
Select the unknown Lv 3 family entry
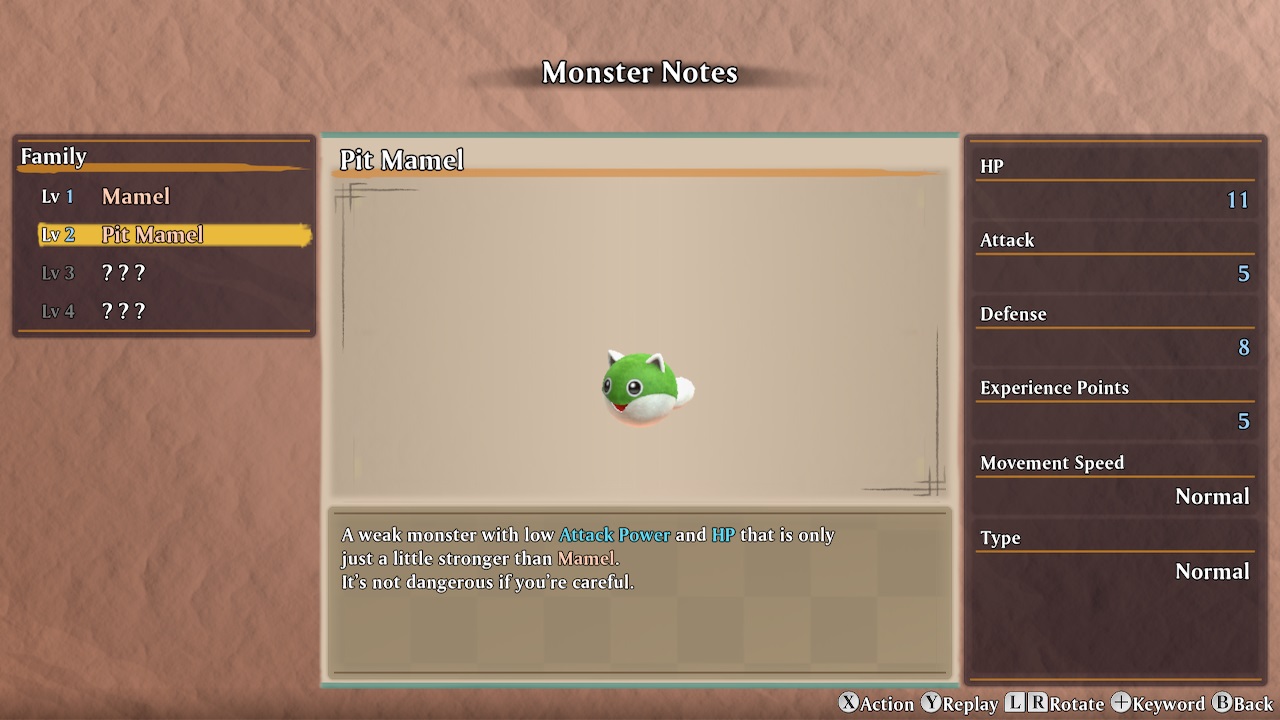[x=123, y=273]
